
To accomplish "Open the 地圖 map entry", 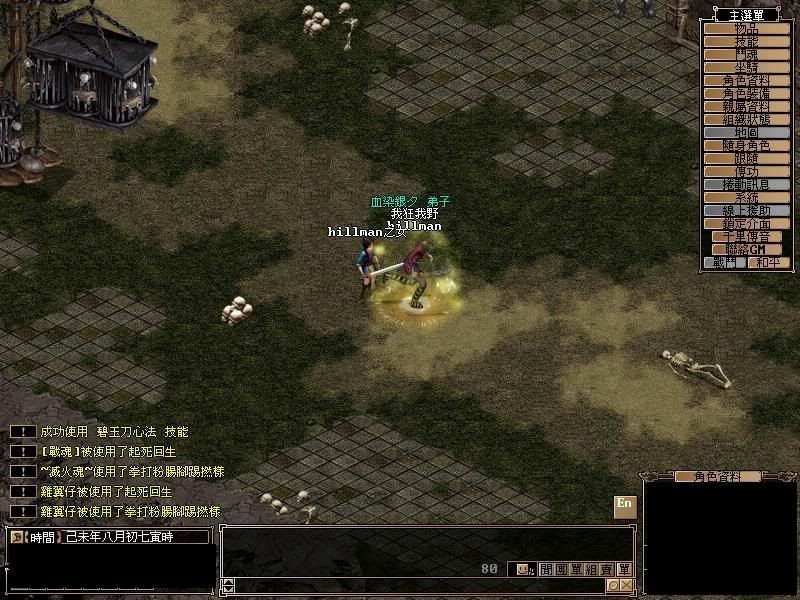I will click(x=746, y=132).
